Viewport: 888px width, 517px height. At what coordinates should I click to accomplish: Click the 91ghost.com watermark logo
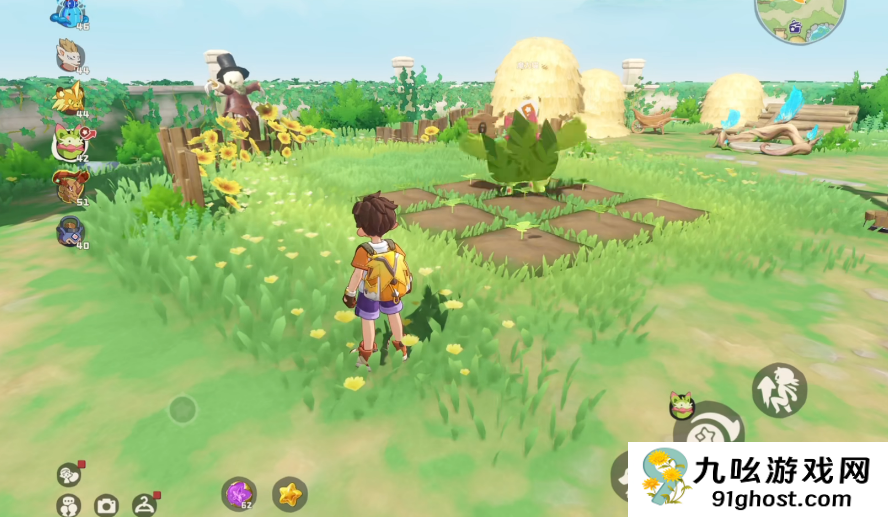[757, 479]
